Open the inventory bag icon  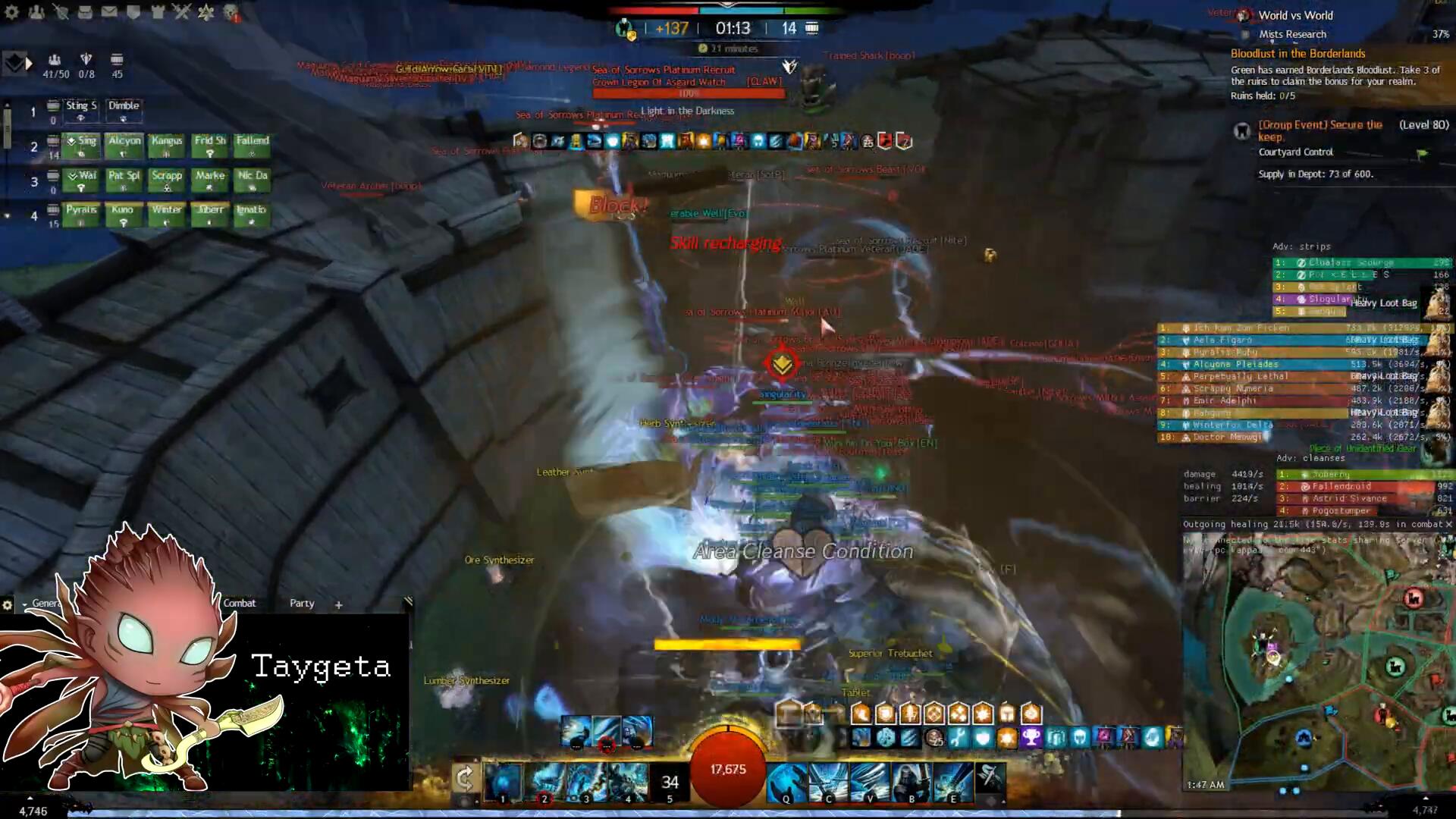coord(85,12)
